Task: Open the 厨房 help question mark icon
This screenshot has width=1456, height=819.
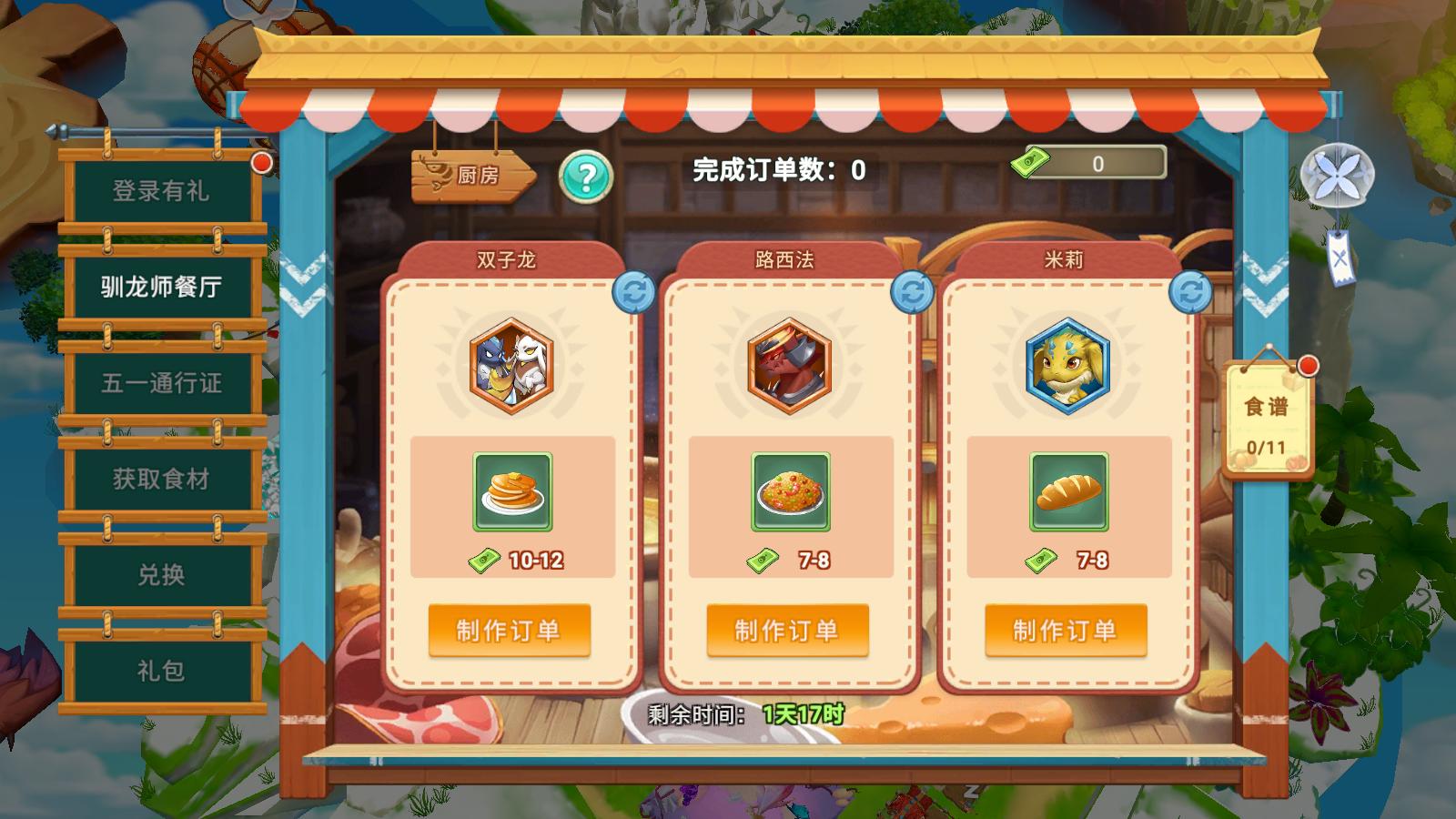Action: pyautogui.click(x=585, y=178)
